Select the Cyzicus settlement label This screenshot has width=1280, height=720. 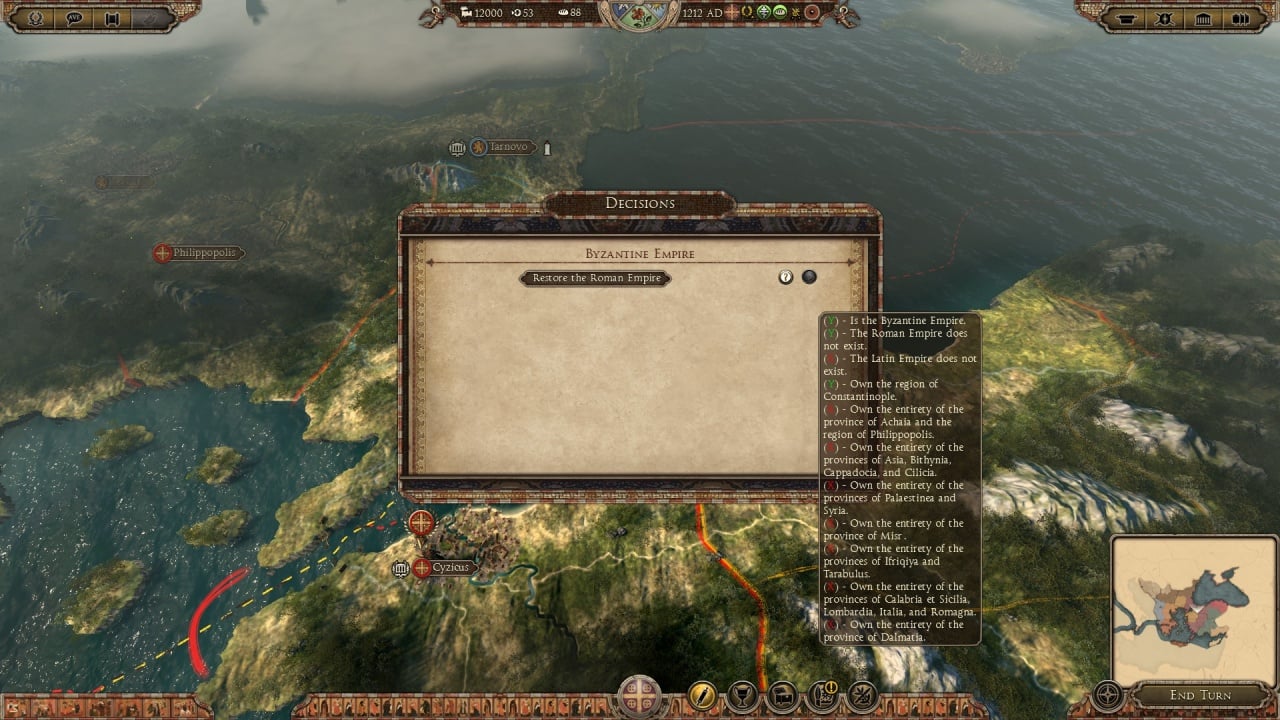[450, 567]
